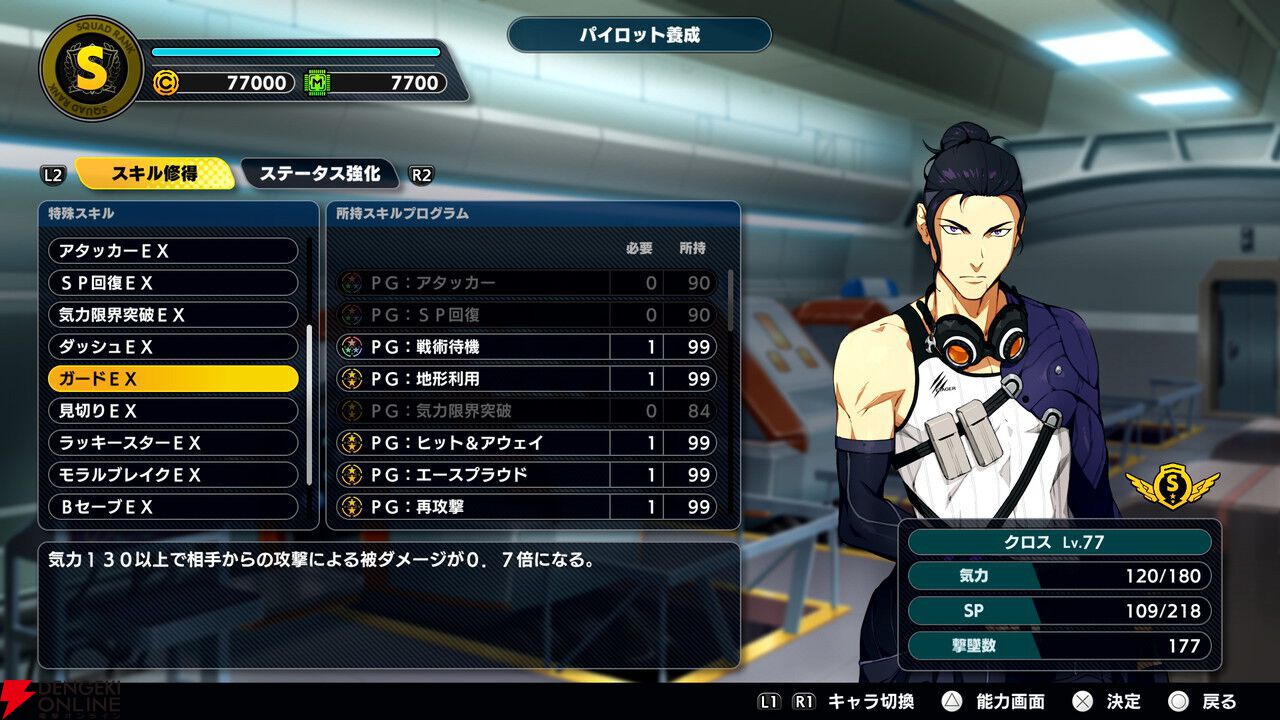Viewport: 1280px width, 720px height.
Task: Select the ラッキースターEX skill
Action: (x=173, y=443)
